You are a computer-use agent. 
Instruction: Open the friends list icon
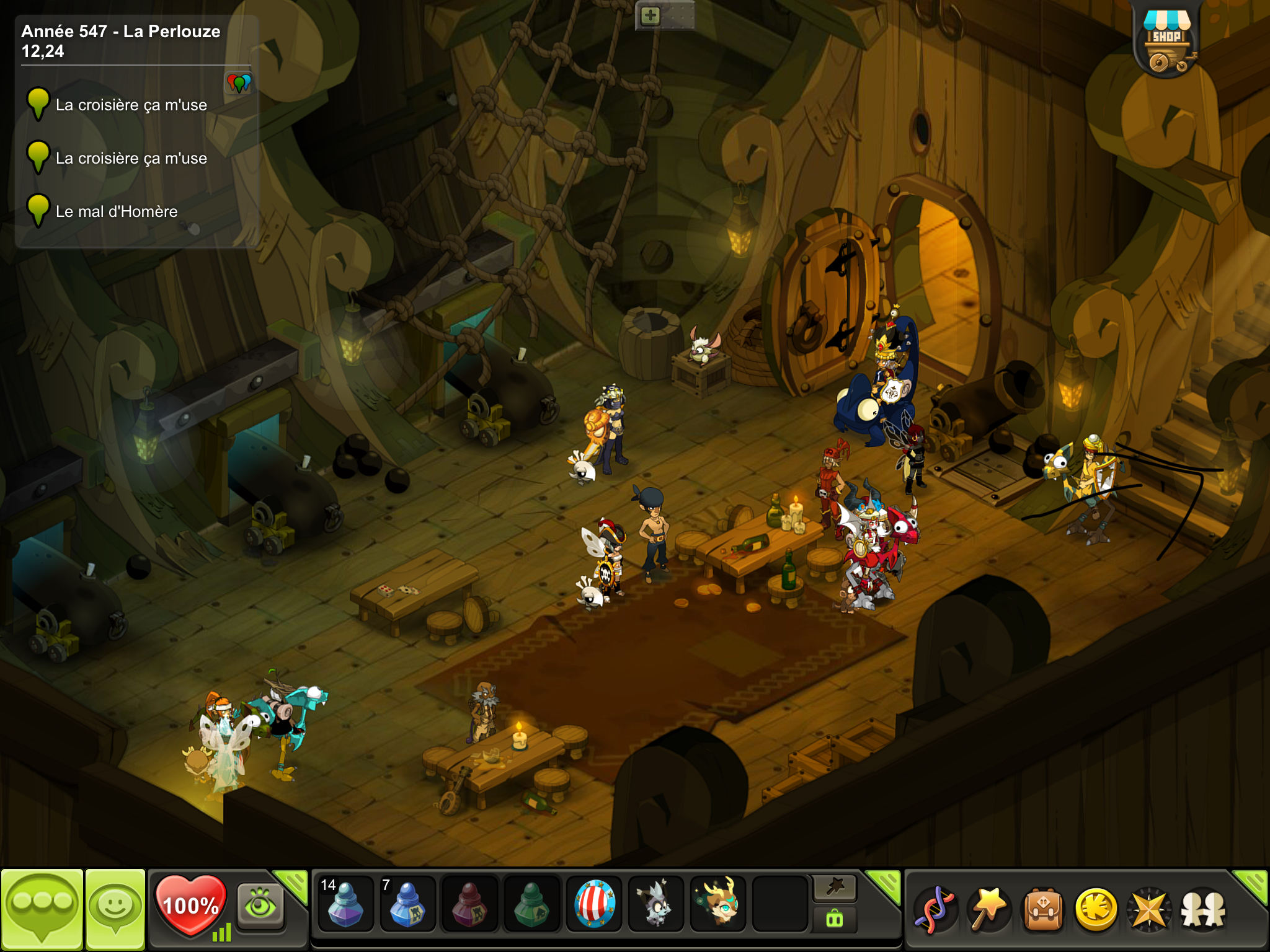(1203, 910)
